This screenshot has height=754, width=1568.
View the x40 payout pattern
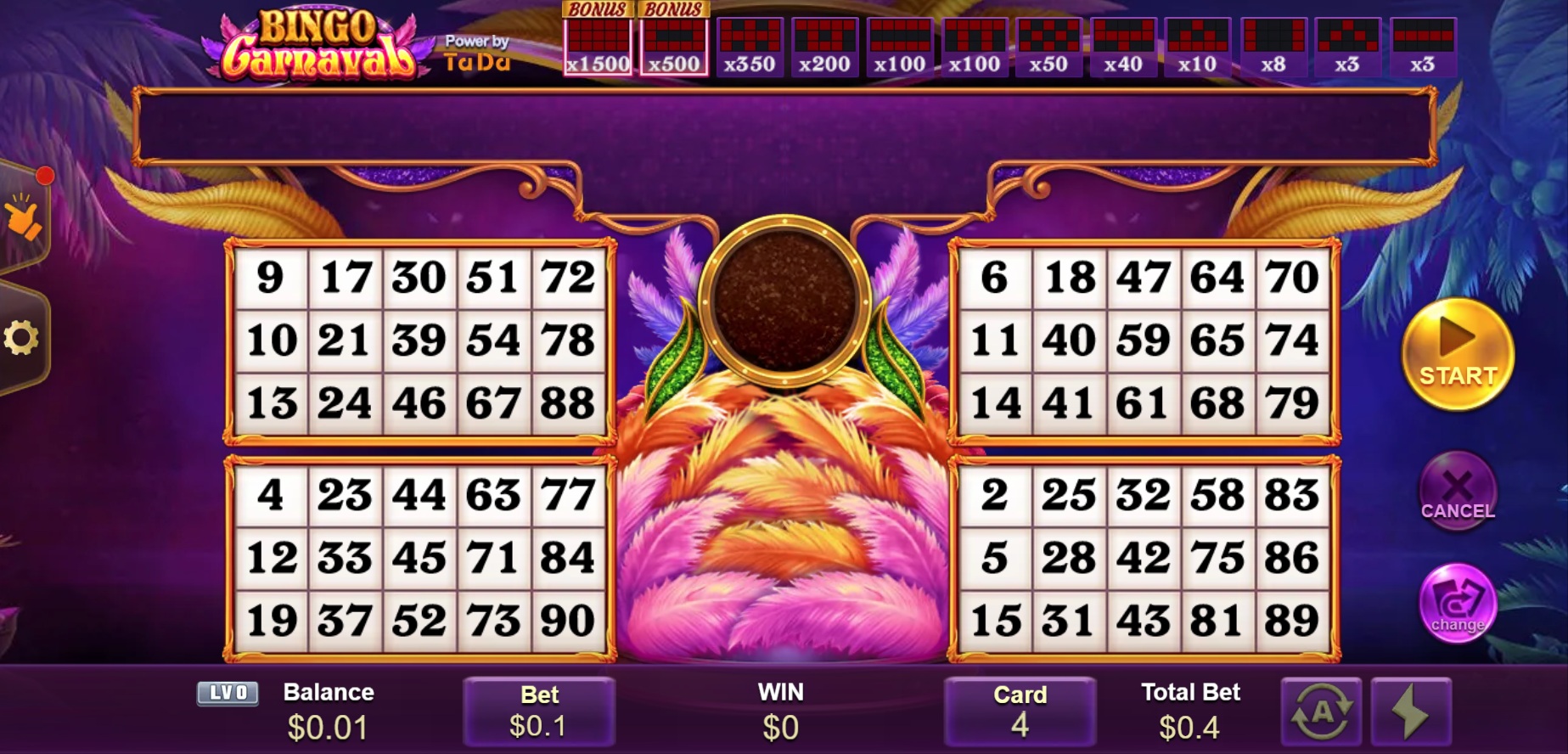[x=1122, y=48]
